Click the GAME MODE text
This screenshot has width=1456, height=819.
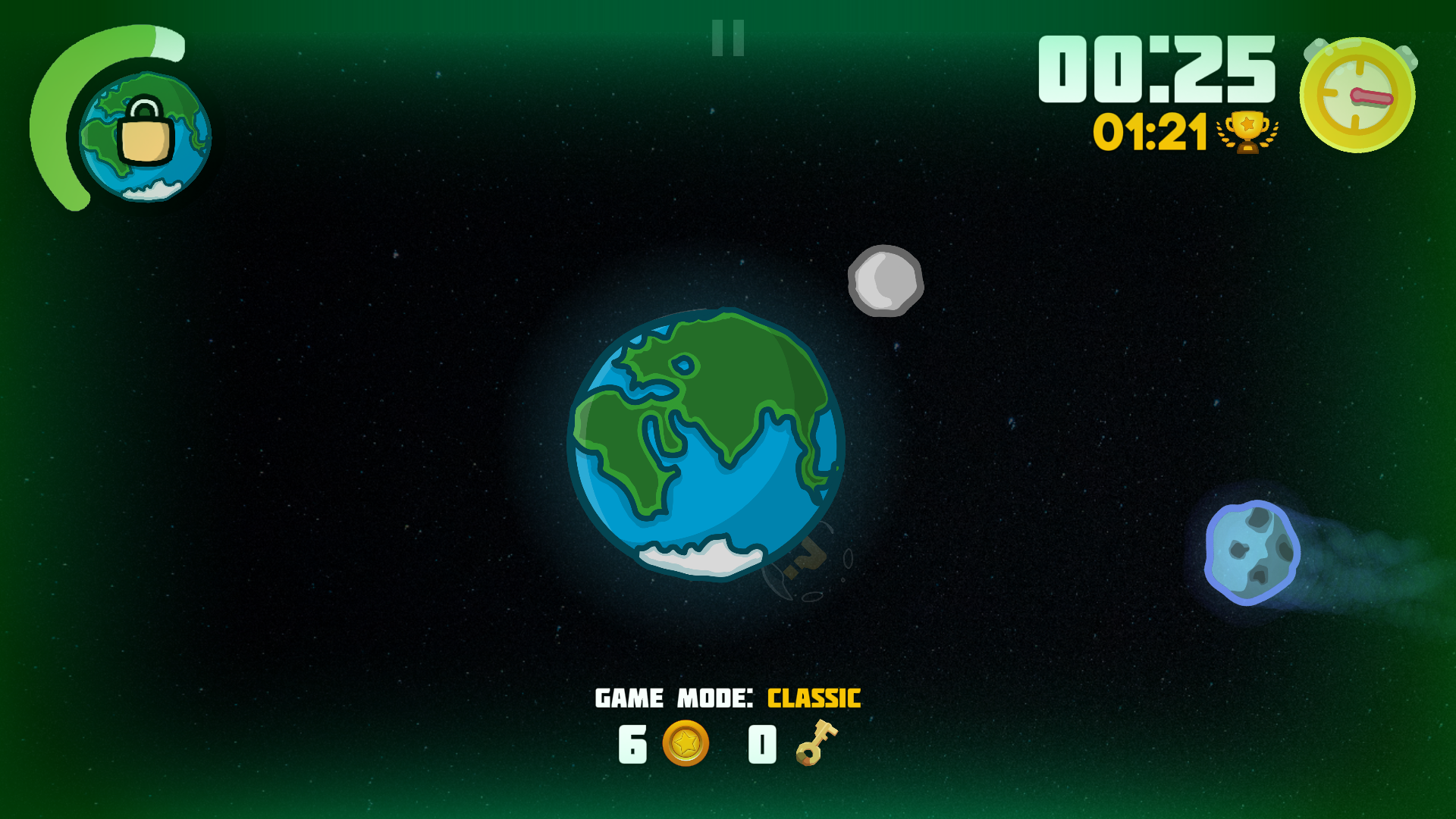click(672, 698)
